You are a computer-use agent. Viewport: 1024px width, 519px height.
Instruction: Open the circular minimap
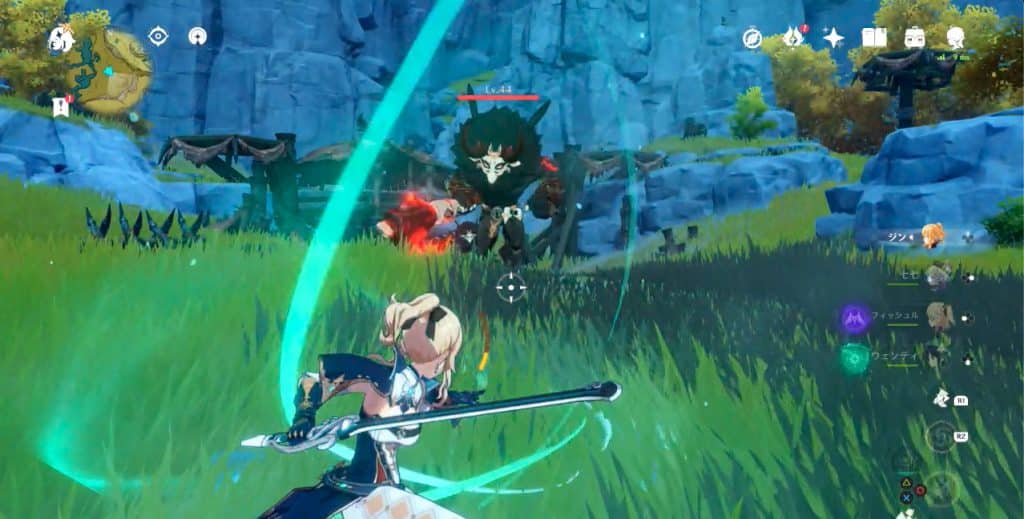pyautogui.click(x=112, y=71)
